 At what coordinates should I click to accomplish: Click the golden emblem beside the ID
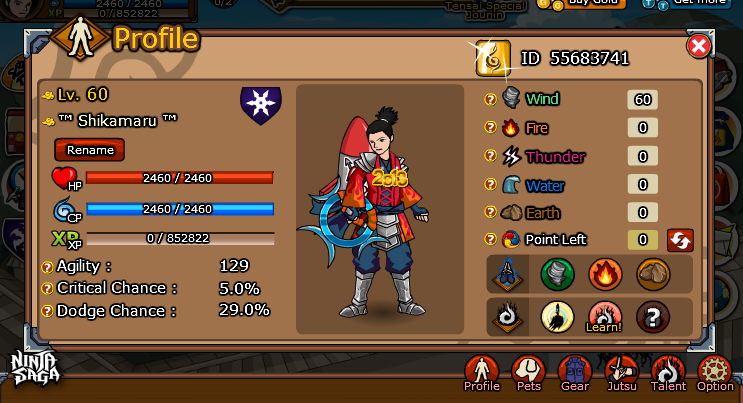(x=492, y=58)
